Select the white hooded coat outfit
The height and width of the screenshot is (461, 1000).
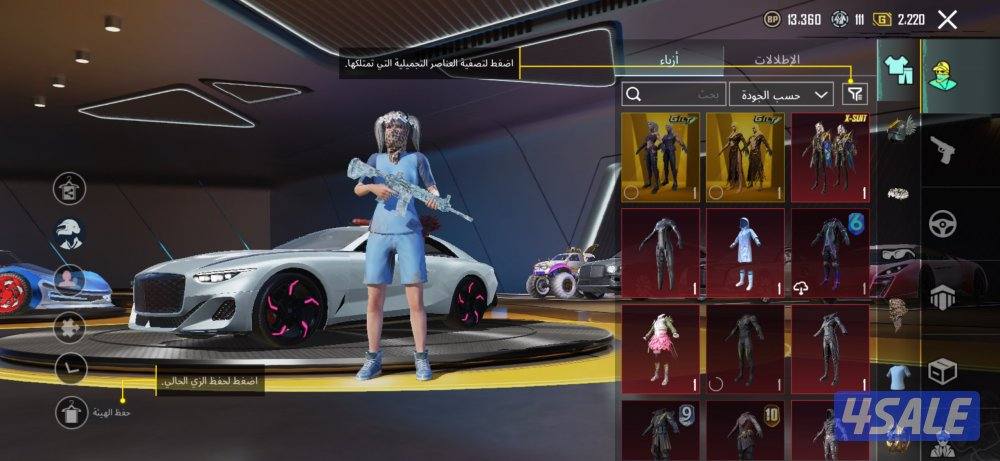(x=746, y=252)
